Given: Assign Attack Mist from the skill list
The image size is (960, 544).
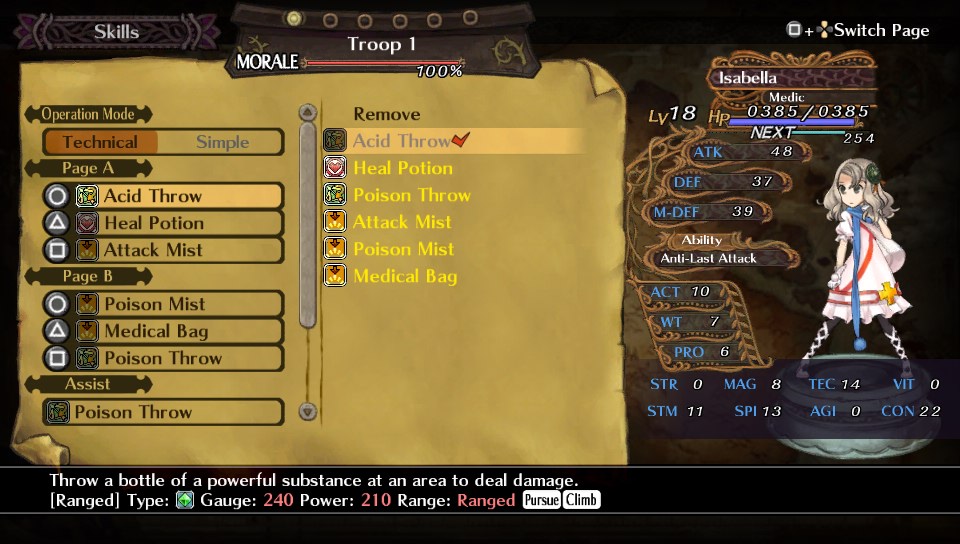Looking at the screenshot, I should 402,222.
